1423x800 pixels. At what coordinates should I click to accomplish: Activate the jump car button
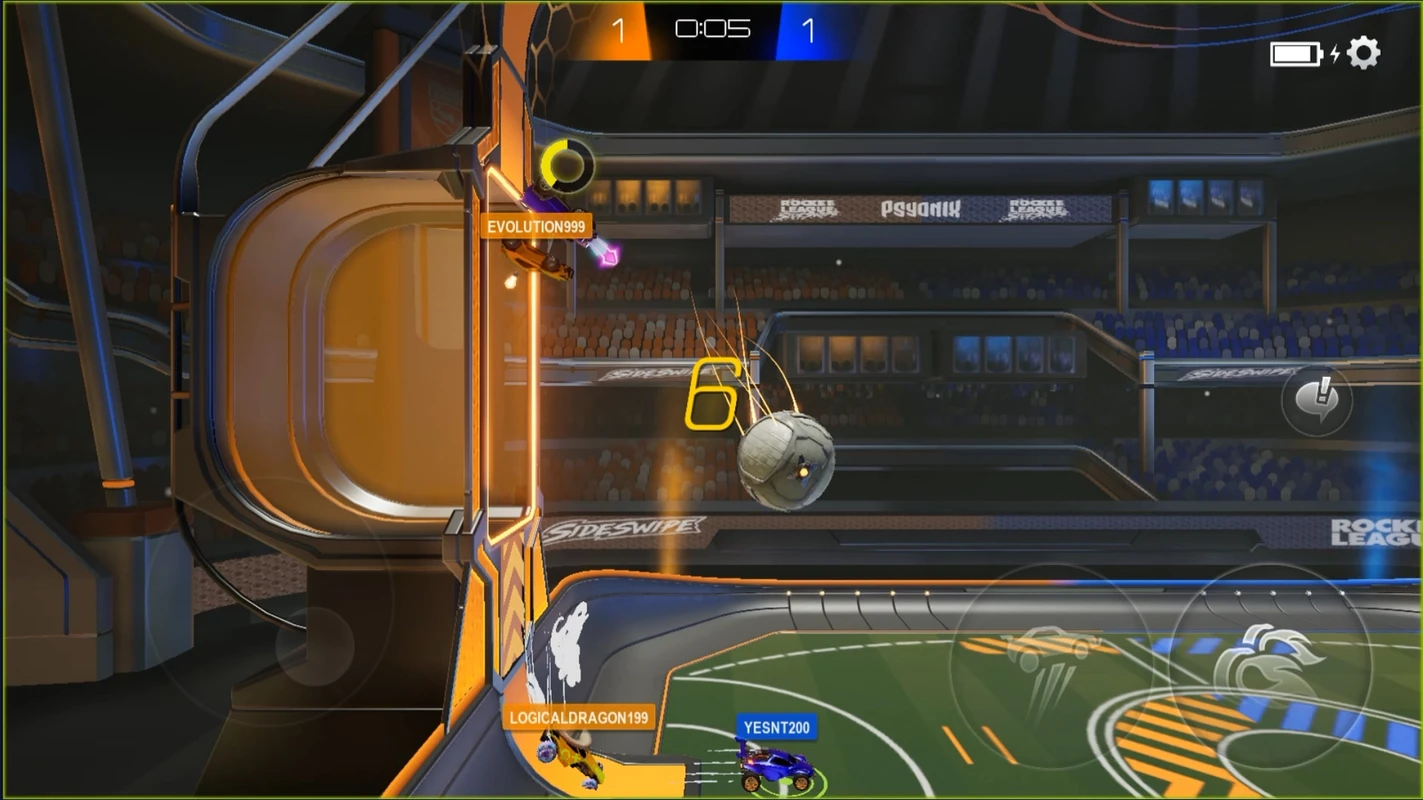[x=1048, y=660]
